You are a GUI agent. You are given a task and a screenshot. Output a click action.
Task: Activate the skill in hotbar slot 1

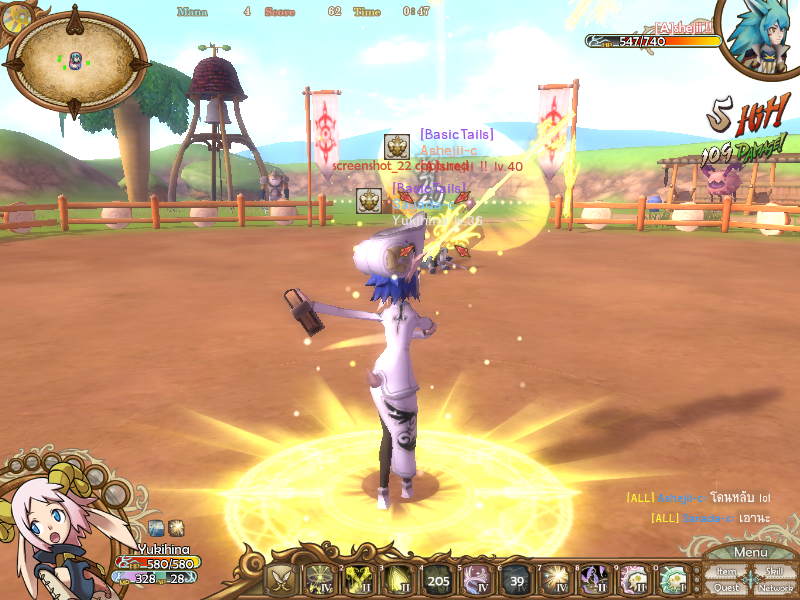click(319, 579)
